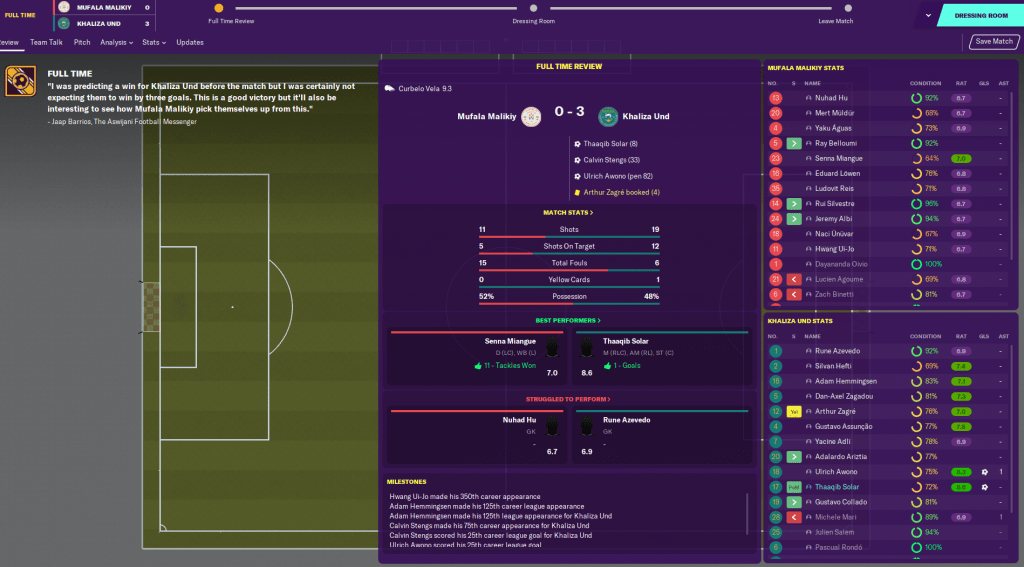Open the Struggled To Perform link
This screenshot has width=1024, height=567.
click(x=568, y=399)
